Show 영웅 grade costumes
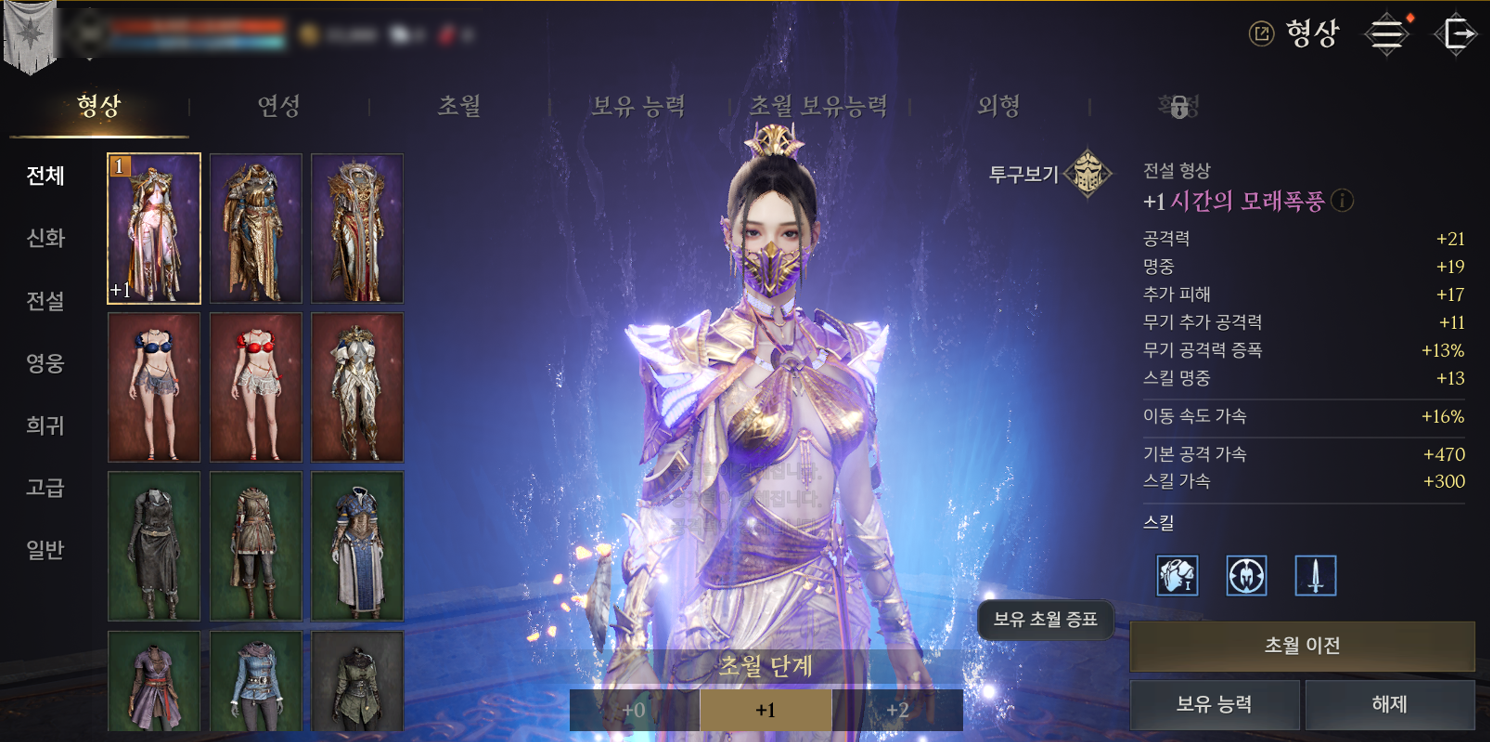 pos(46,363)
